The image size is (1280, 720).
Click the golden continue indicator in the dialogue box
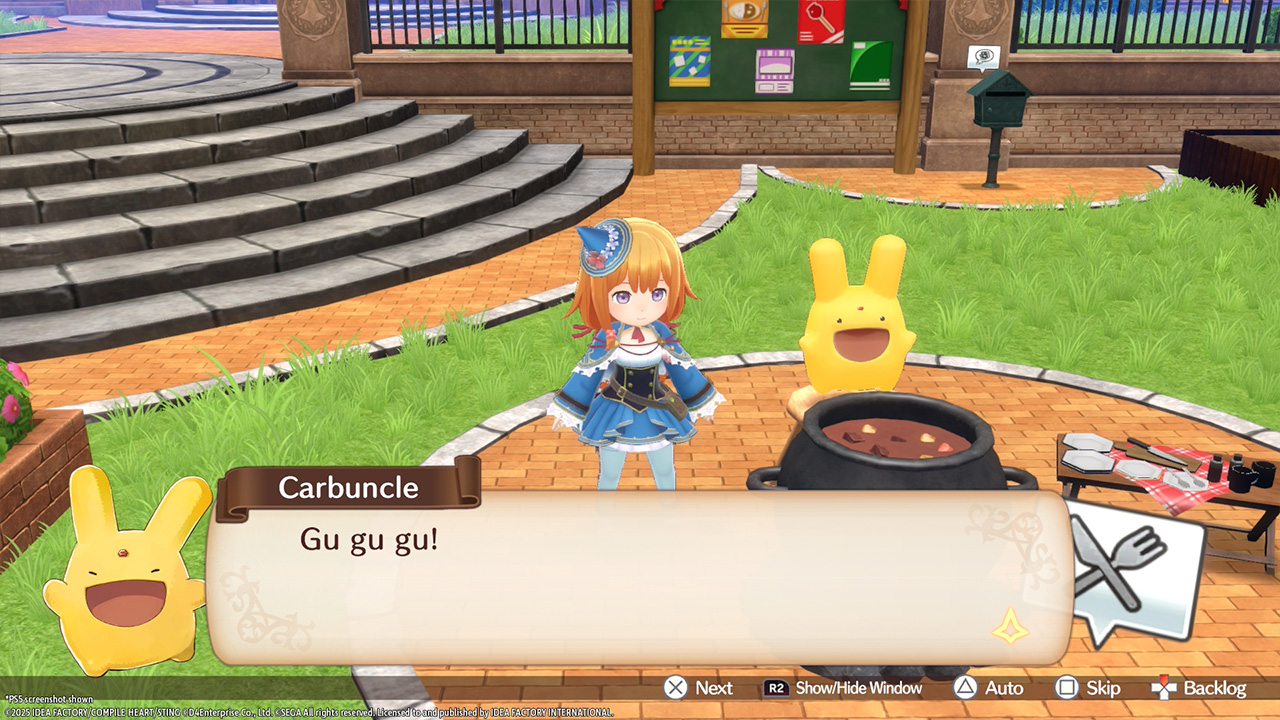[1010, 625]
